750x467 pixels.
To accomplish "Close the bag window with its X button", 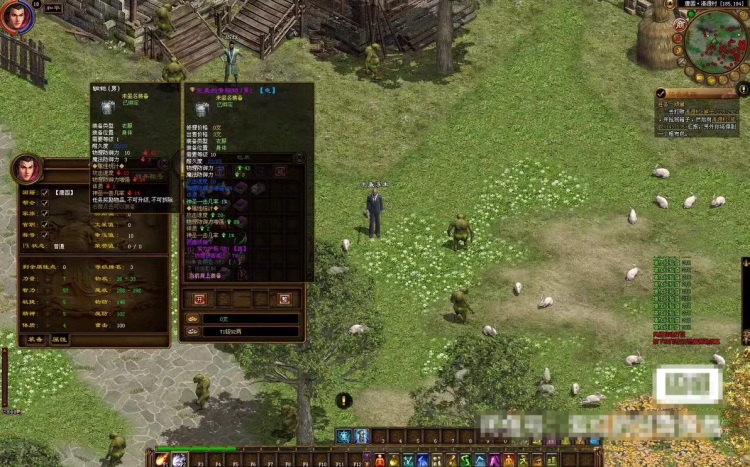I will pyautogui.click(x=298, y=158).
